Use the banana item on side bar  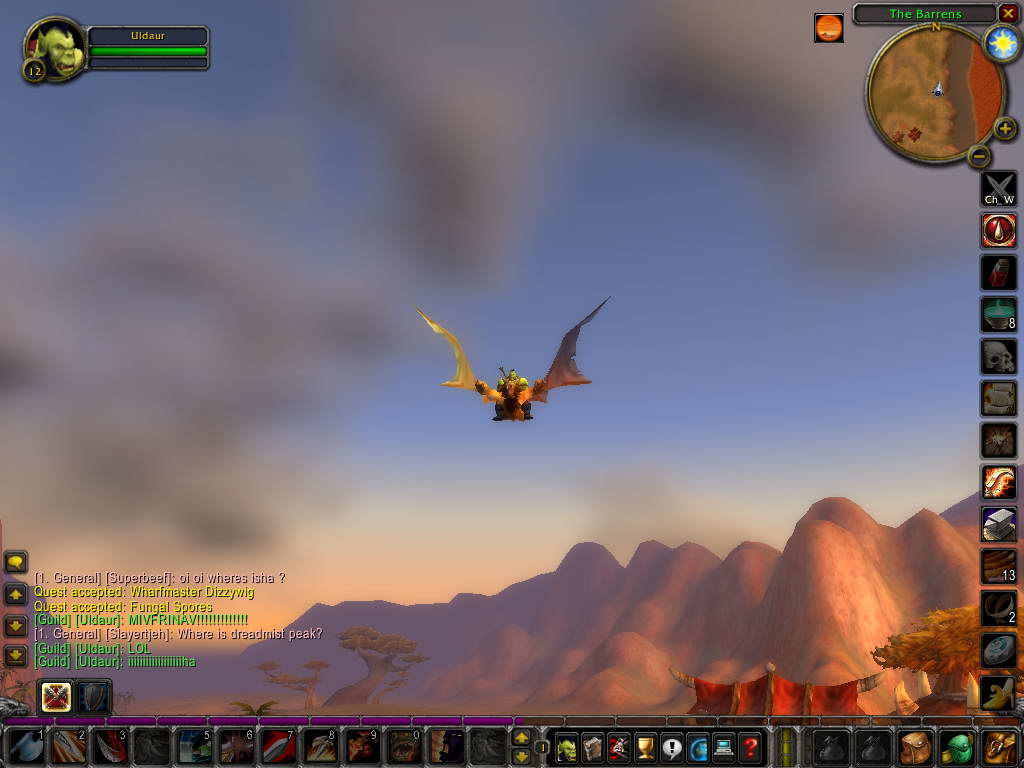(998, 692)
